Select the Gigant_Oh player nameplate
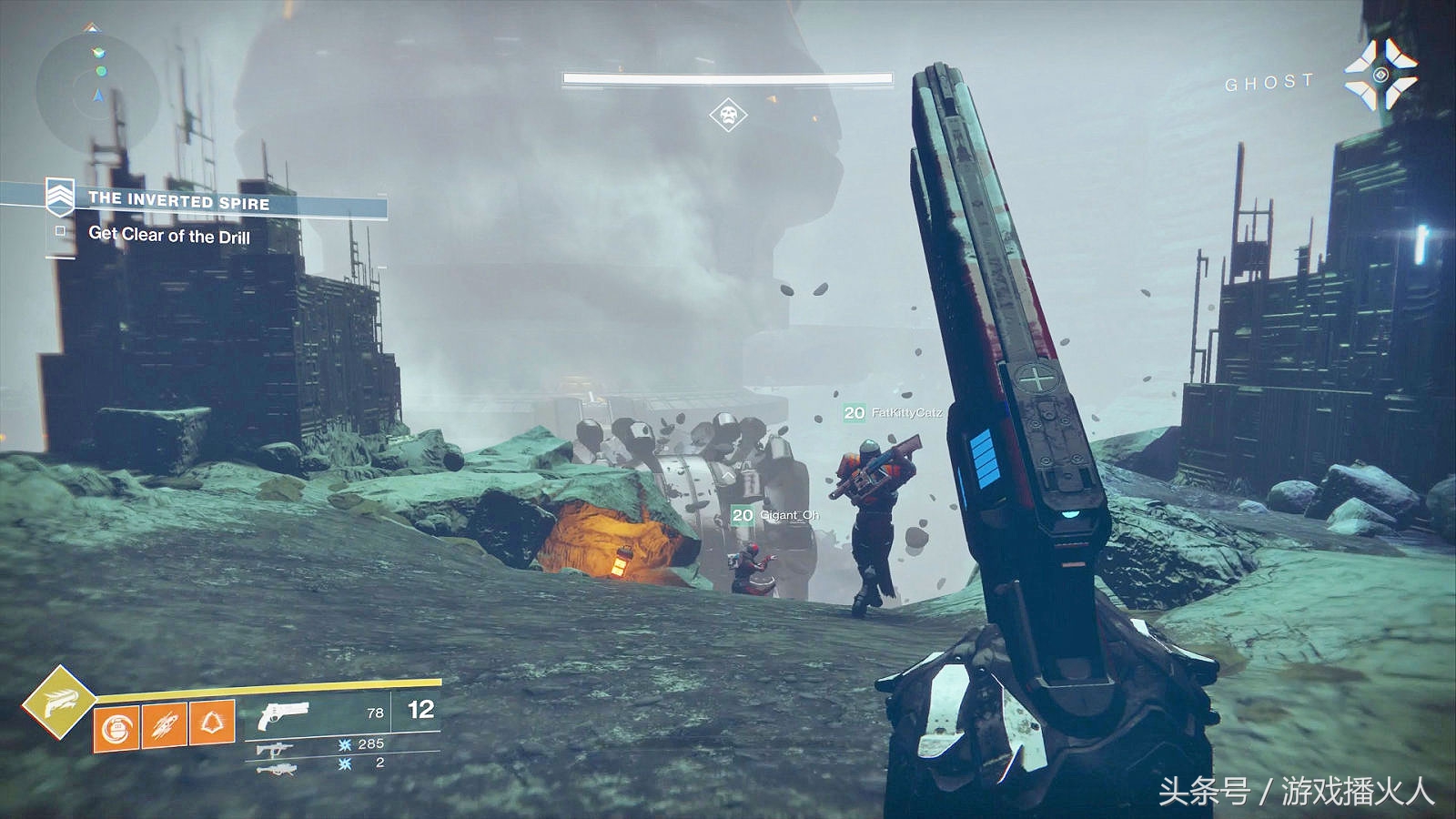Screen dimensions: 1456x819 tap(776, 515)
